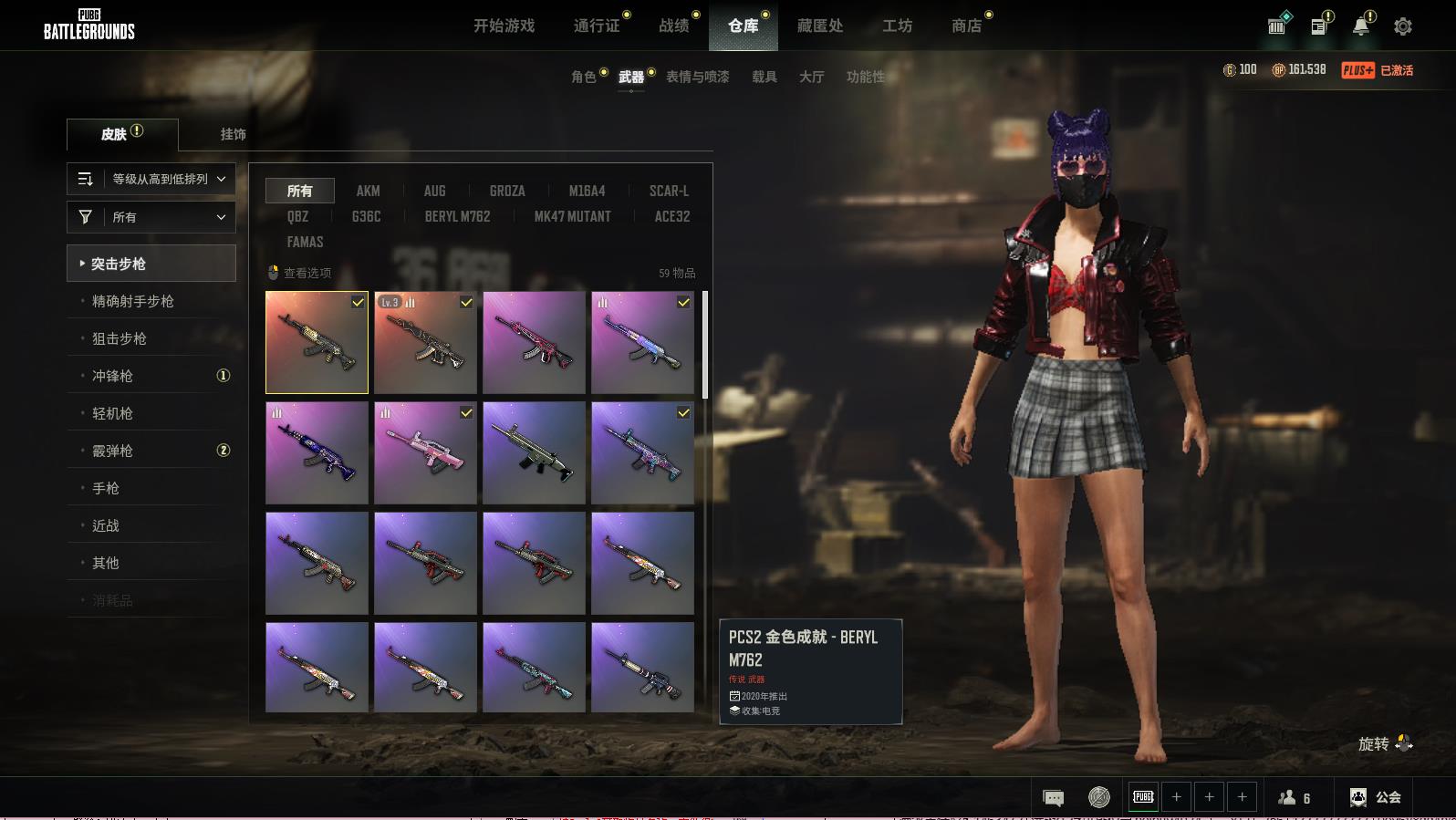Open the settings gear icon
This screenshot has width=1456, height=820.
click(1403, 26)
